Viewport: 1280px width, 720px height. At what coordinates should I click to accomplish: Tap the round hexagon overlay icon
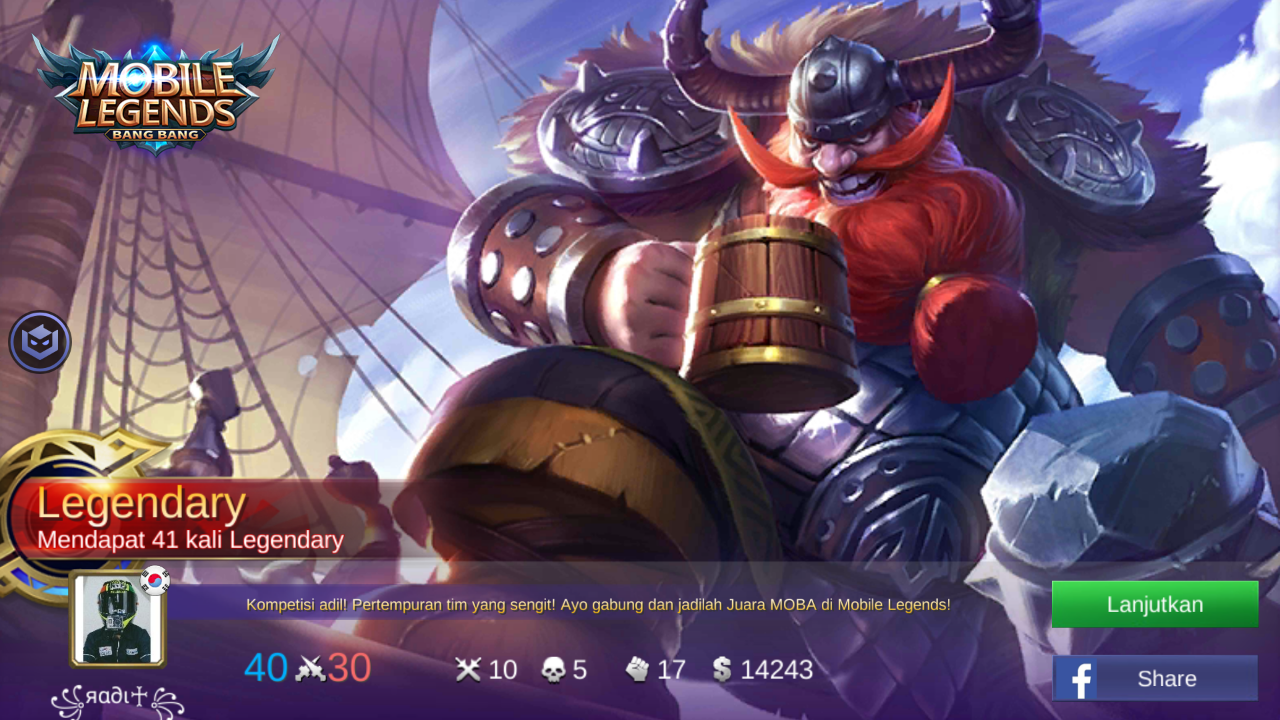[x=40, y=342]
